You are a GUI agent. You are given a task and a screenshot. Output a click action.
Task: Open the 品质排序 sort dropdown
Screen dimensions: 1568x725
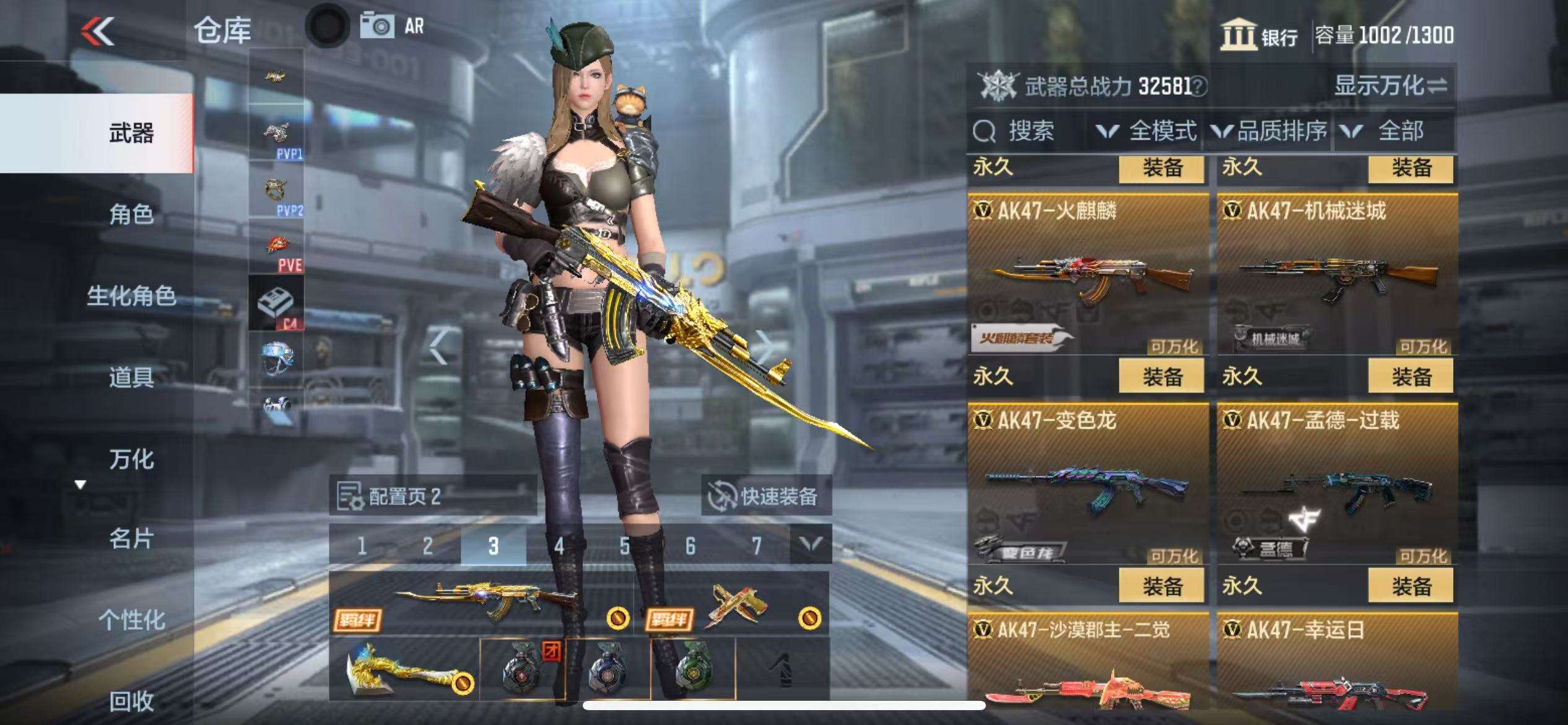[x=1268, y=131]
